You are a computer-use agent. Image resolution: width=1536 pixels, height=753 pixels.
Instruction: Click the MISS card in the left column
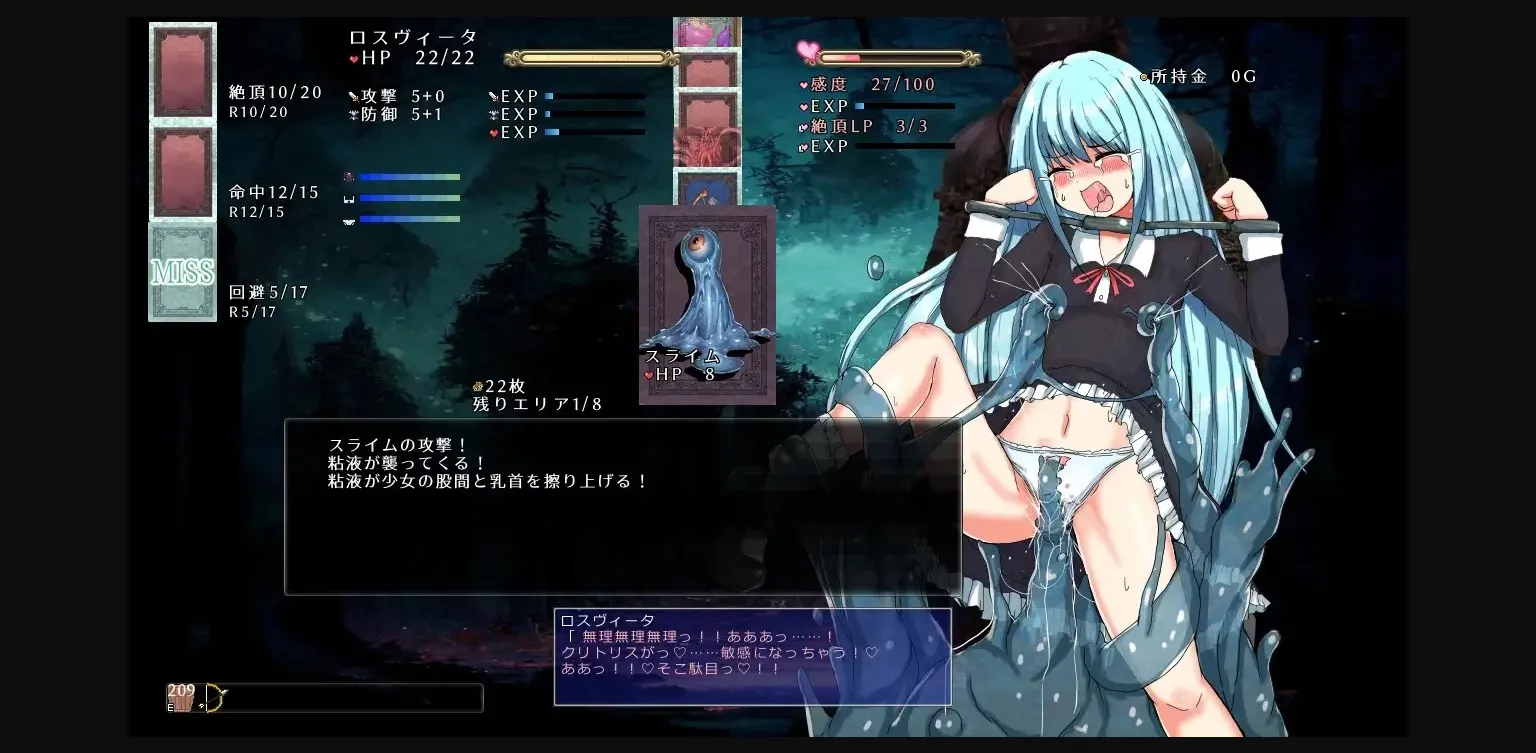tap(182, 272)
